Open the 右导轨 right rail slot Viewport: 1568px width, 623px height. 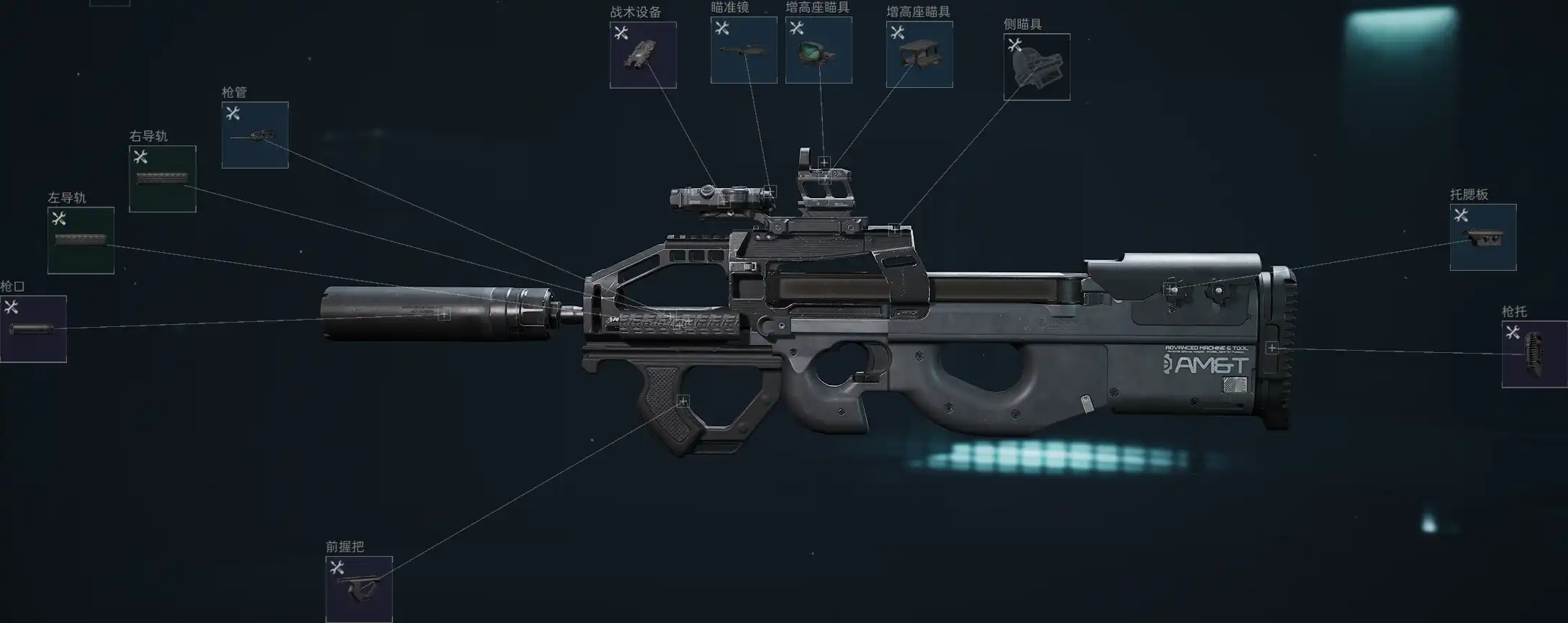(x=162, y=179)
